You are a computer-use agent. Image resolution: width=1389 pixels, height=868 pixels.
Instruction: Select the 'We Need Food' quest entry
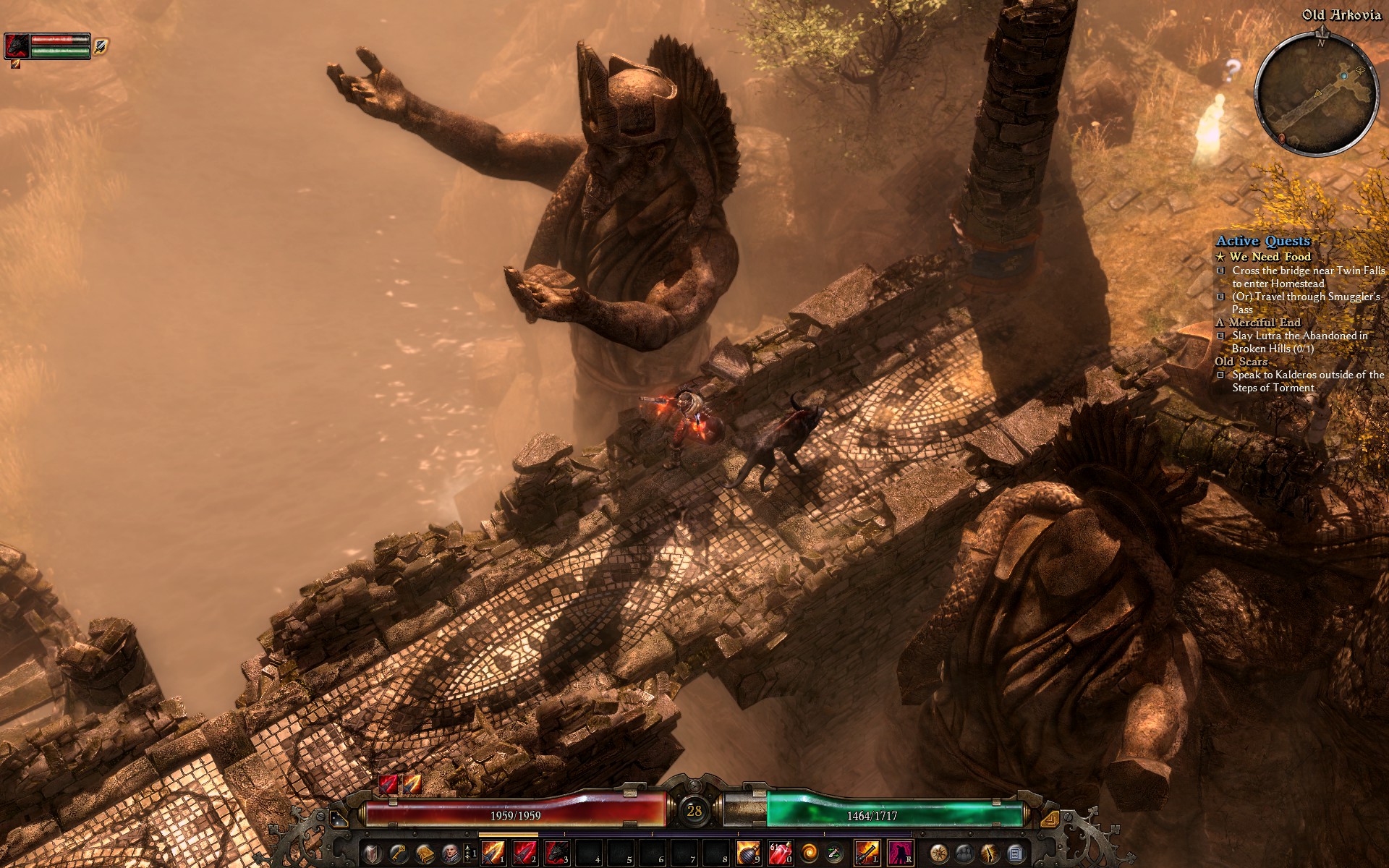1270,257
